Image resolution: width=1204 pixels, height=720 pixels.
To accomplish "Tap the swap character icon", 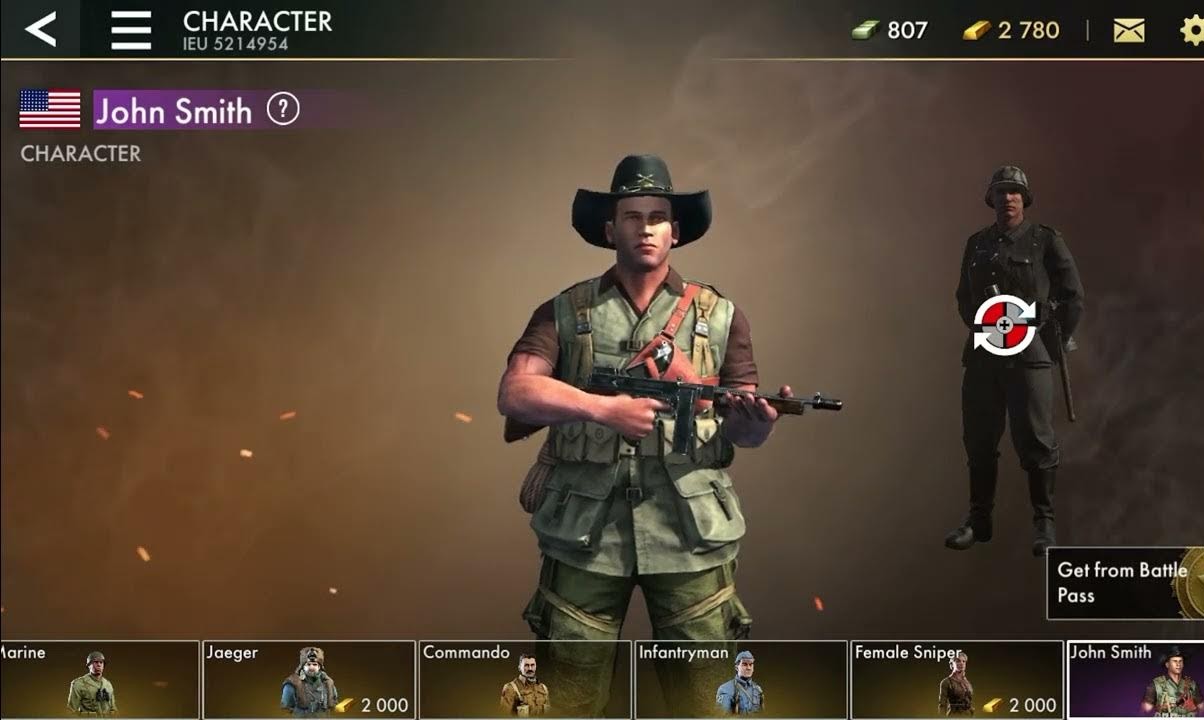I will coord(1004,326).
